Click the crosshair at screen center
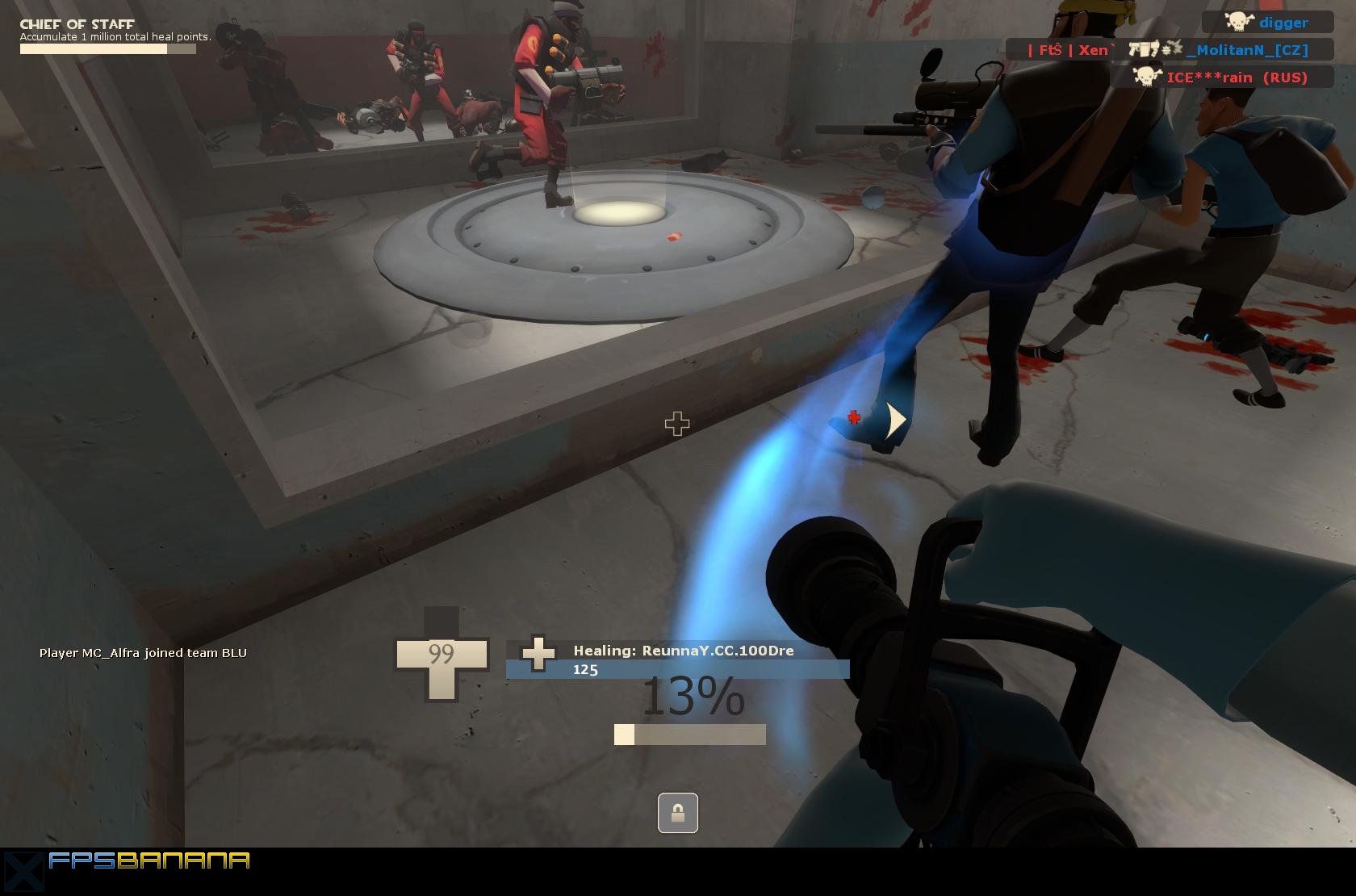This screenshot has height=896, width=1356. (x=676, y=422)
